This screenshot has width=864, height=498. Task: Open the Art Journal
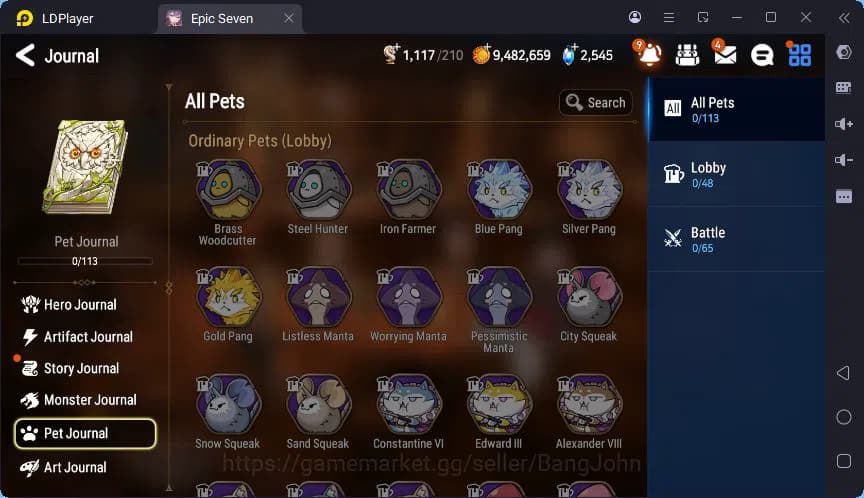(x=75, y=467)
